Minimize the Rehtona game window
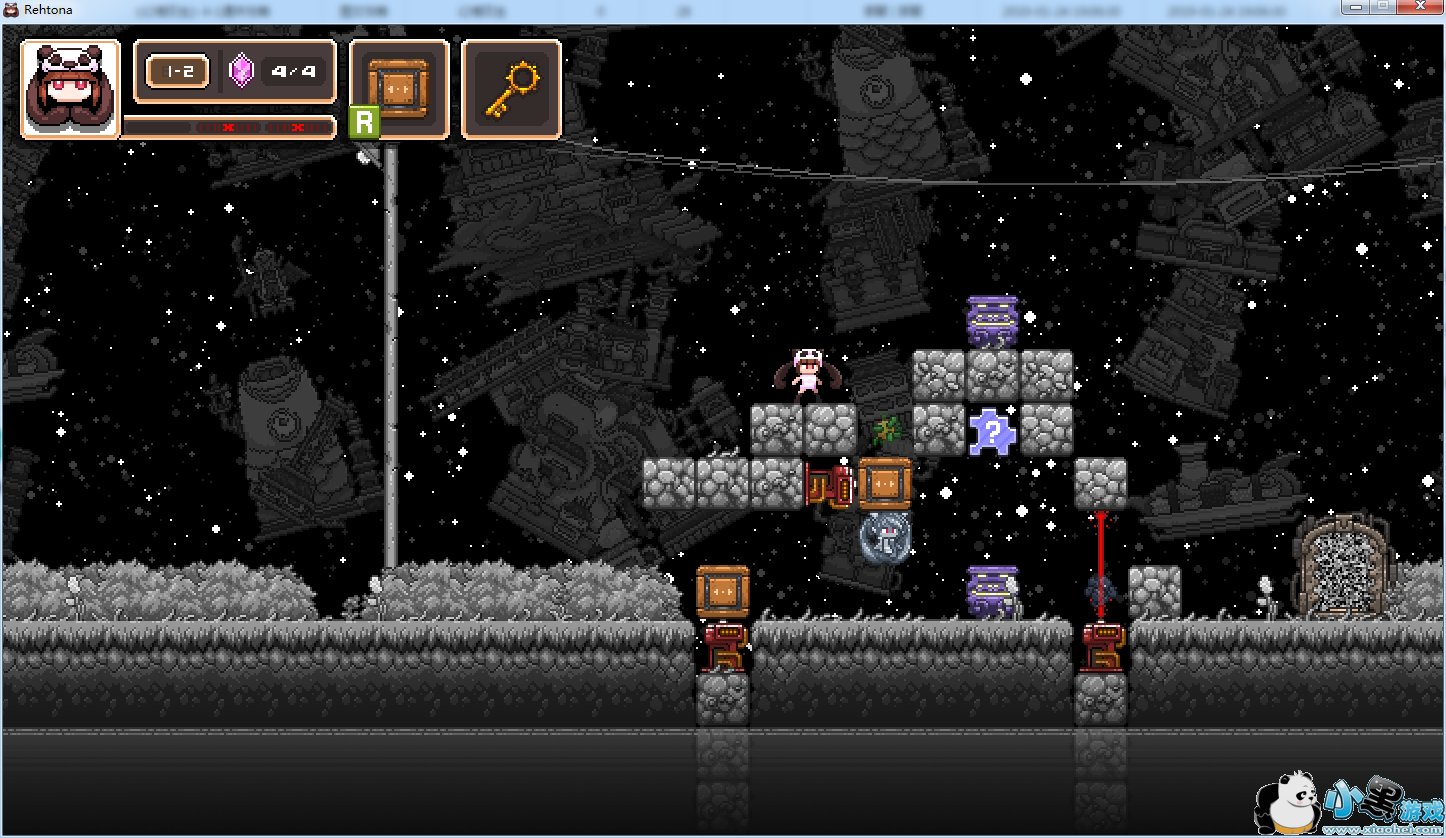1446x838 pixels. point(1357,7)
